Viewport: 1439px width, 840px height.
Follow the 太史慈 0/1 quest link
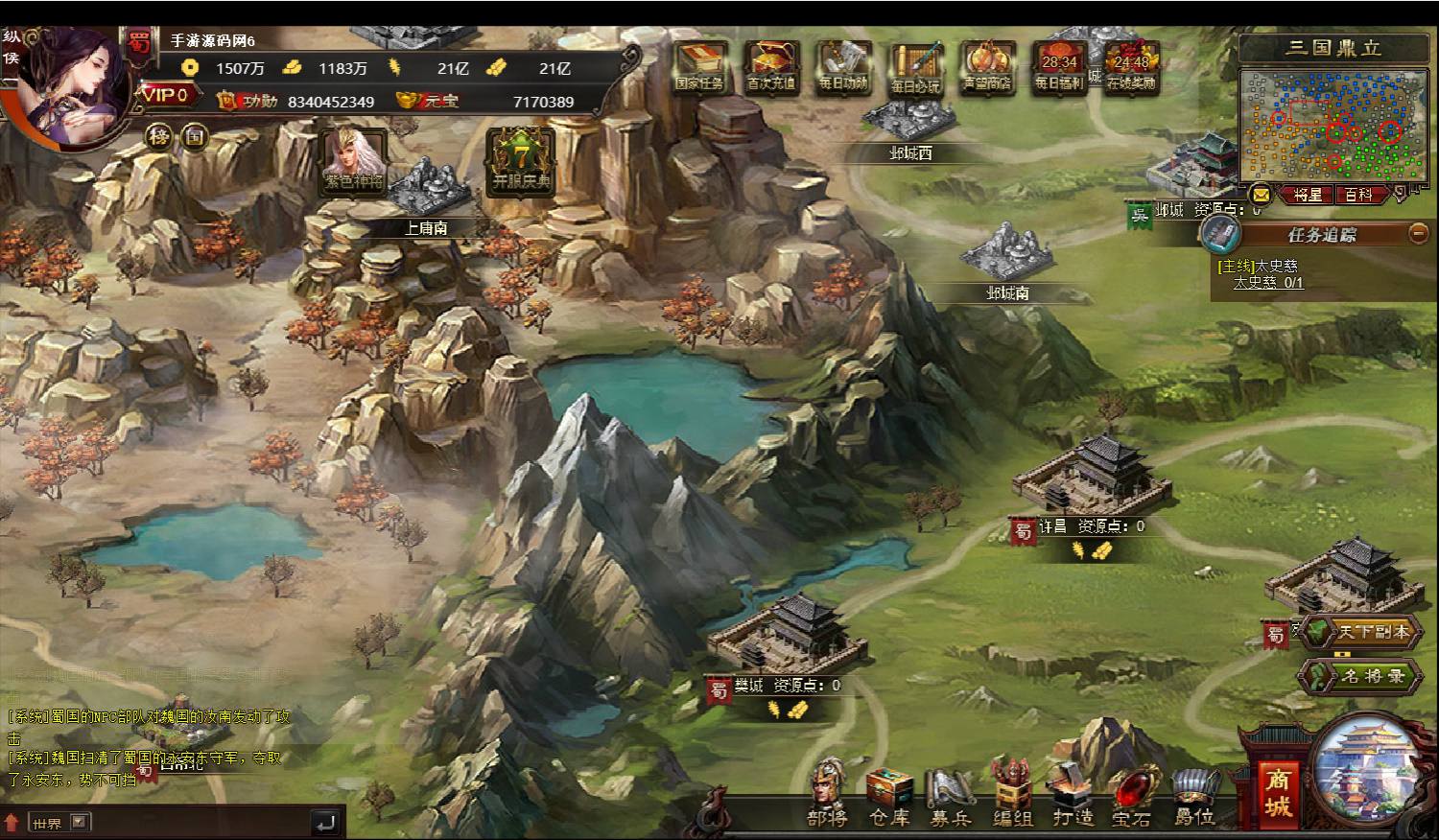tap(1268, 283)
